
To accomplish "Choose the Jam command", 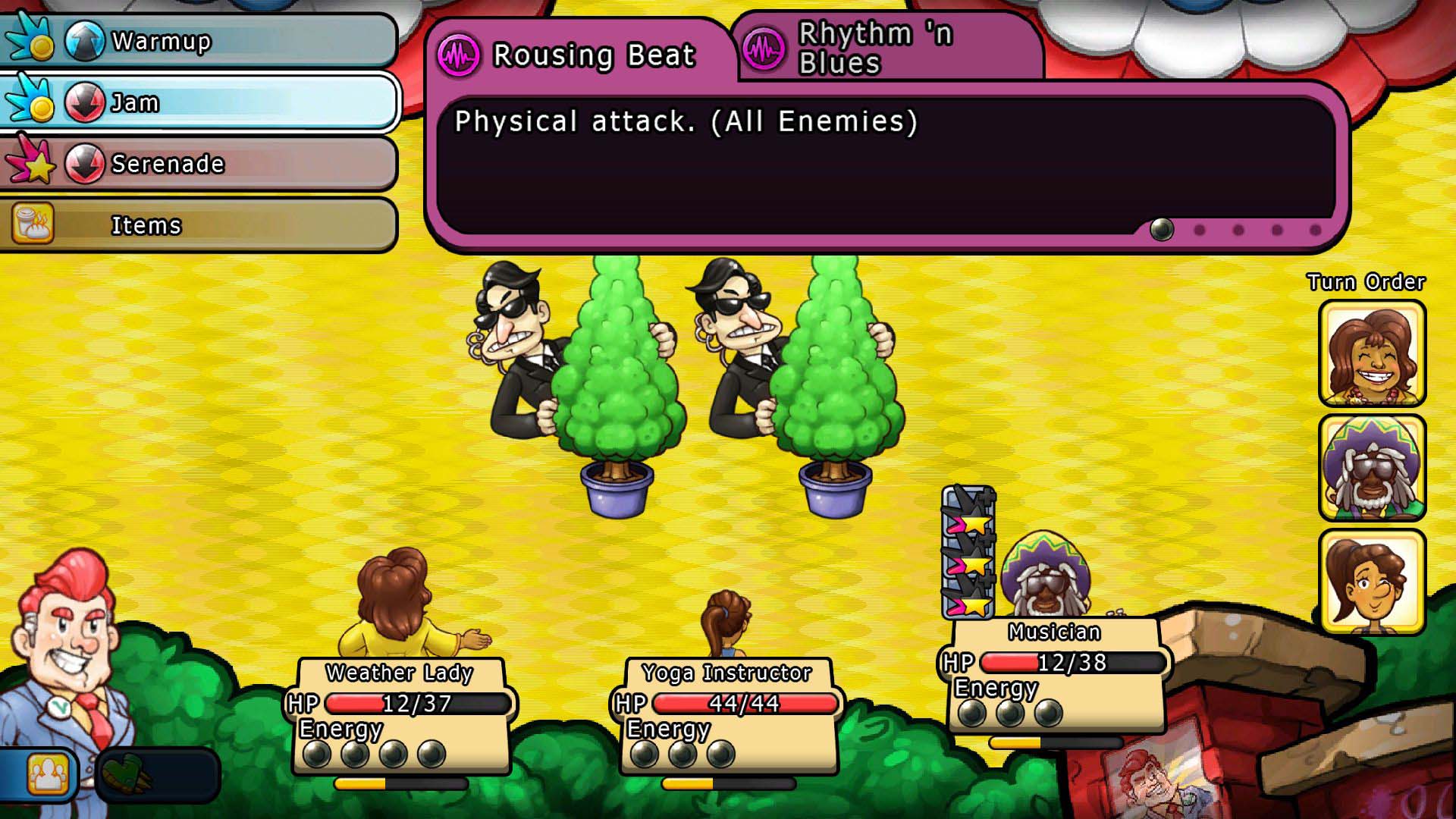I will (199, 102).
